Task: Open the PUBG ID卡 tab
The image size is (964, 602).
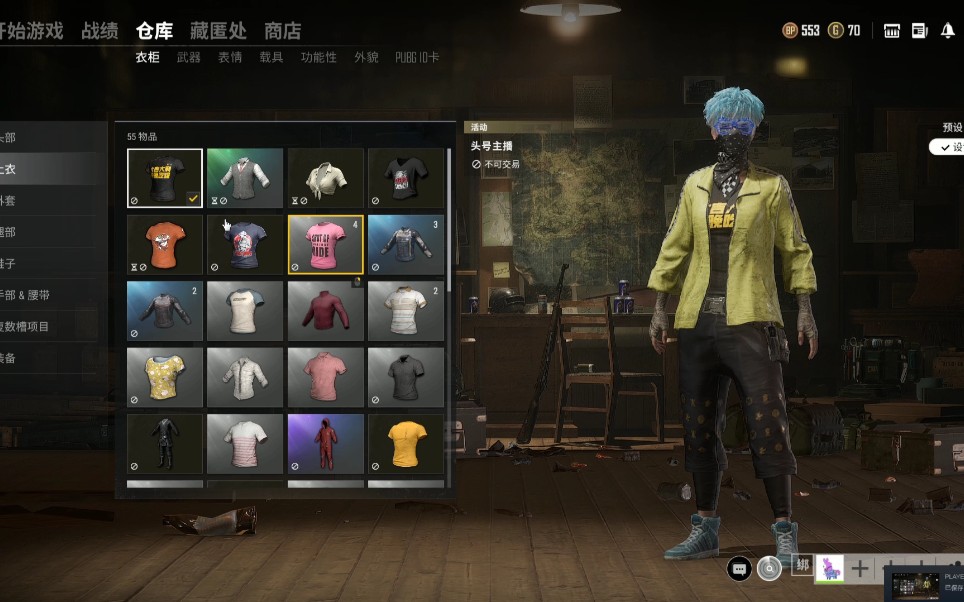Action: point(417,58)
